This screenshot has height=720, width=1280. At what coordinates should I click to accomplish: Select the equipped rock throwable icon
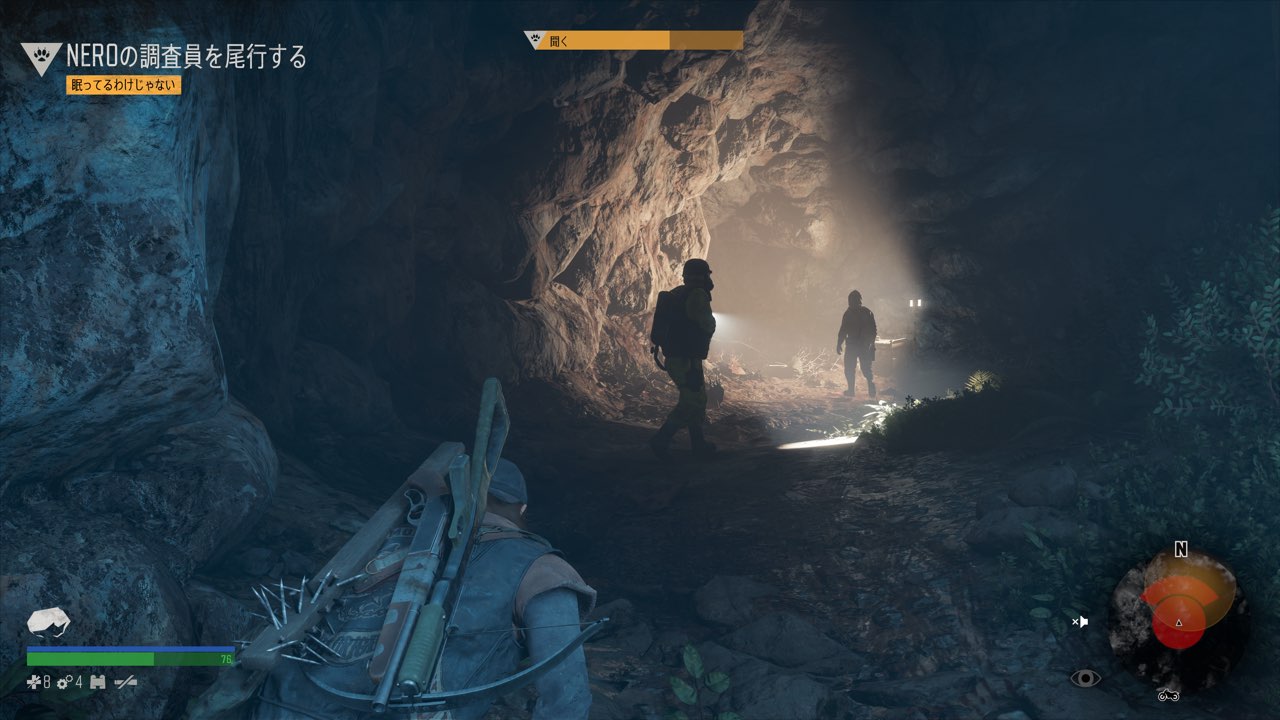coord(48,622)
